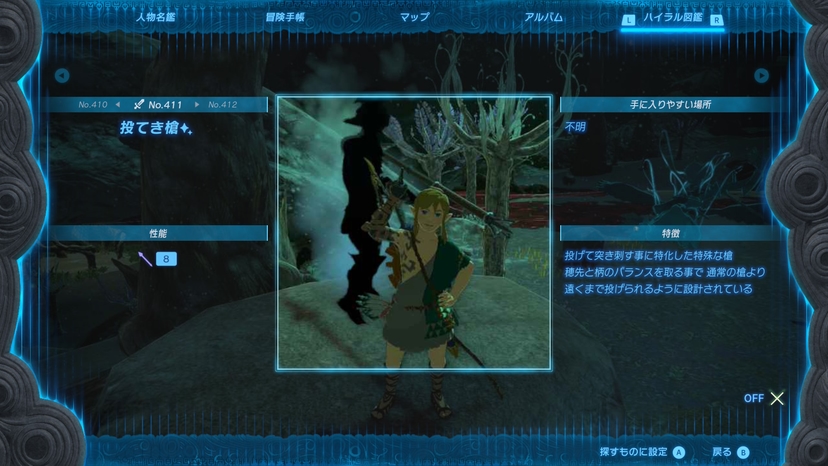Viewport: 828px width, 466px height.
Task: Go to the アルバム tab
Action: tap(544, 17)
